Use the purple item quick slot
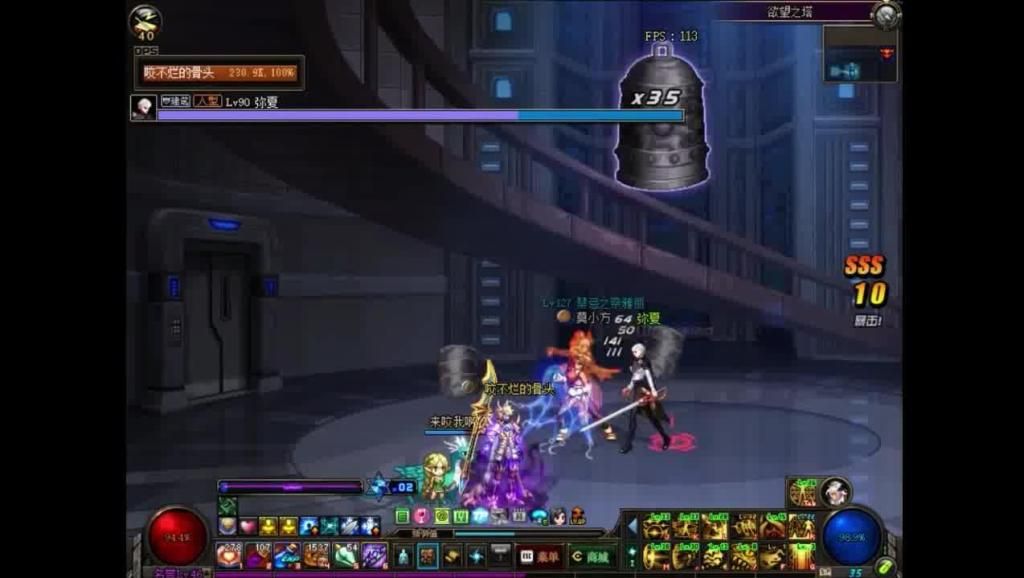The image size is (1024, 578). [374, 555]
